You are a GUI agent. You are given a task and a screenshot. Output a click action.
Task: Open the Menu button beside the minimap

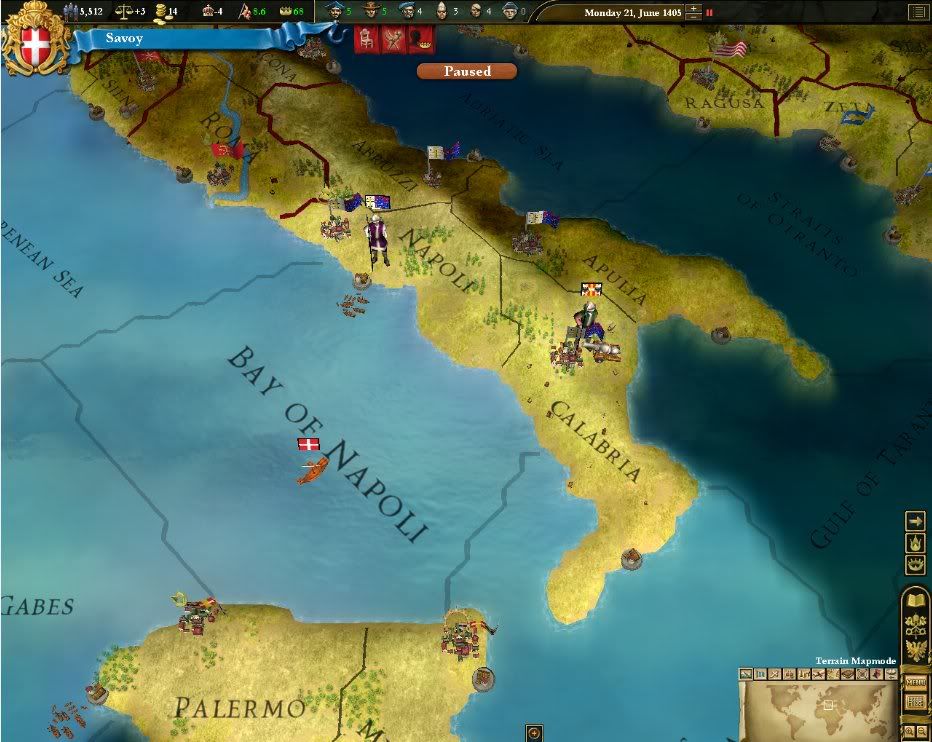point(915,681)
